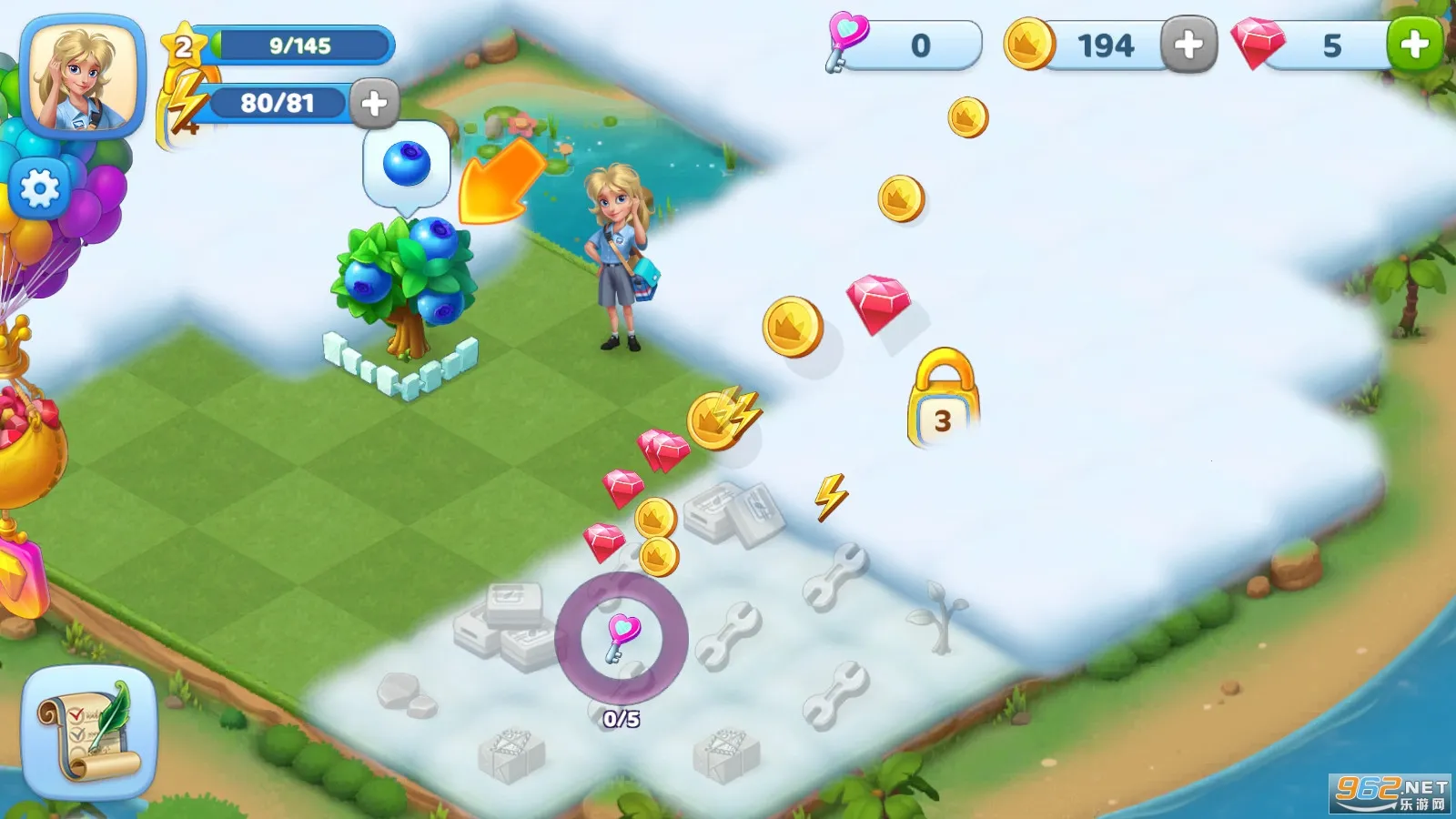The width and height of the screenshot is (1456, 819).
Task: Collect the blueberry from the tree
Action: 408,164
